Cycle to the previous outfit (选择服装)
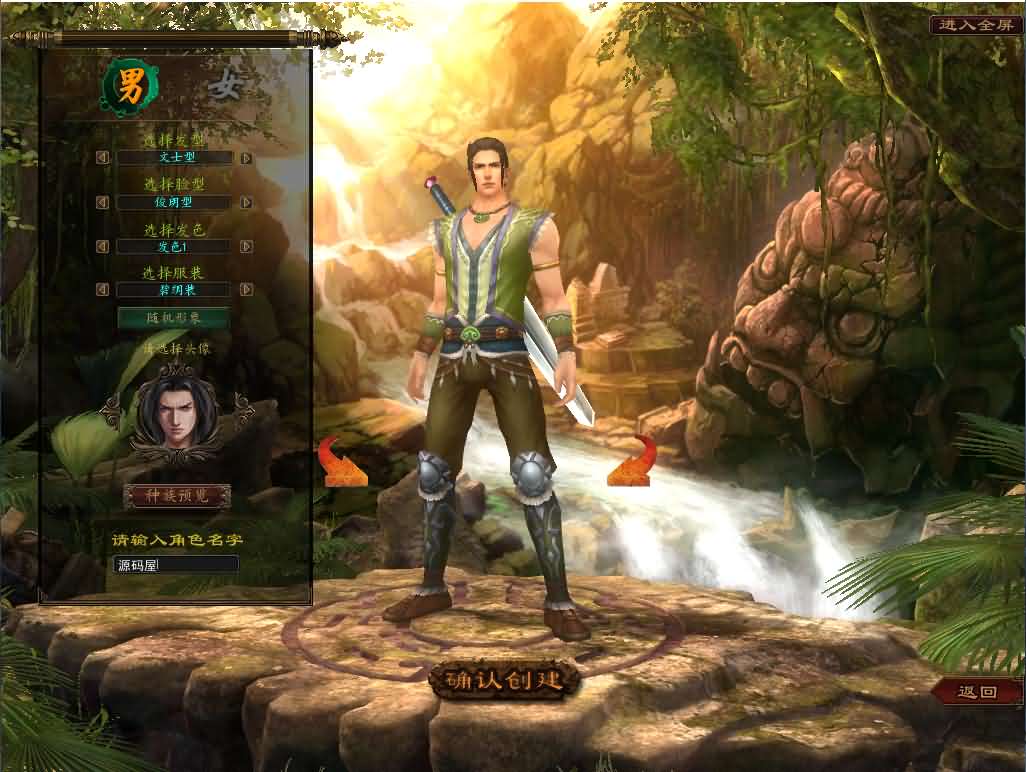The width and height of the screenshot is (1026, 772). [102, 290]
